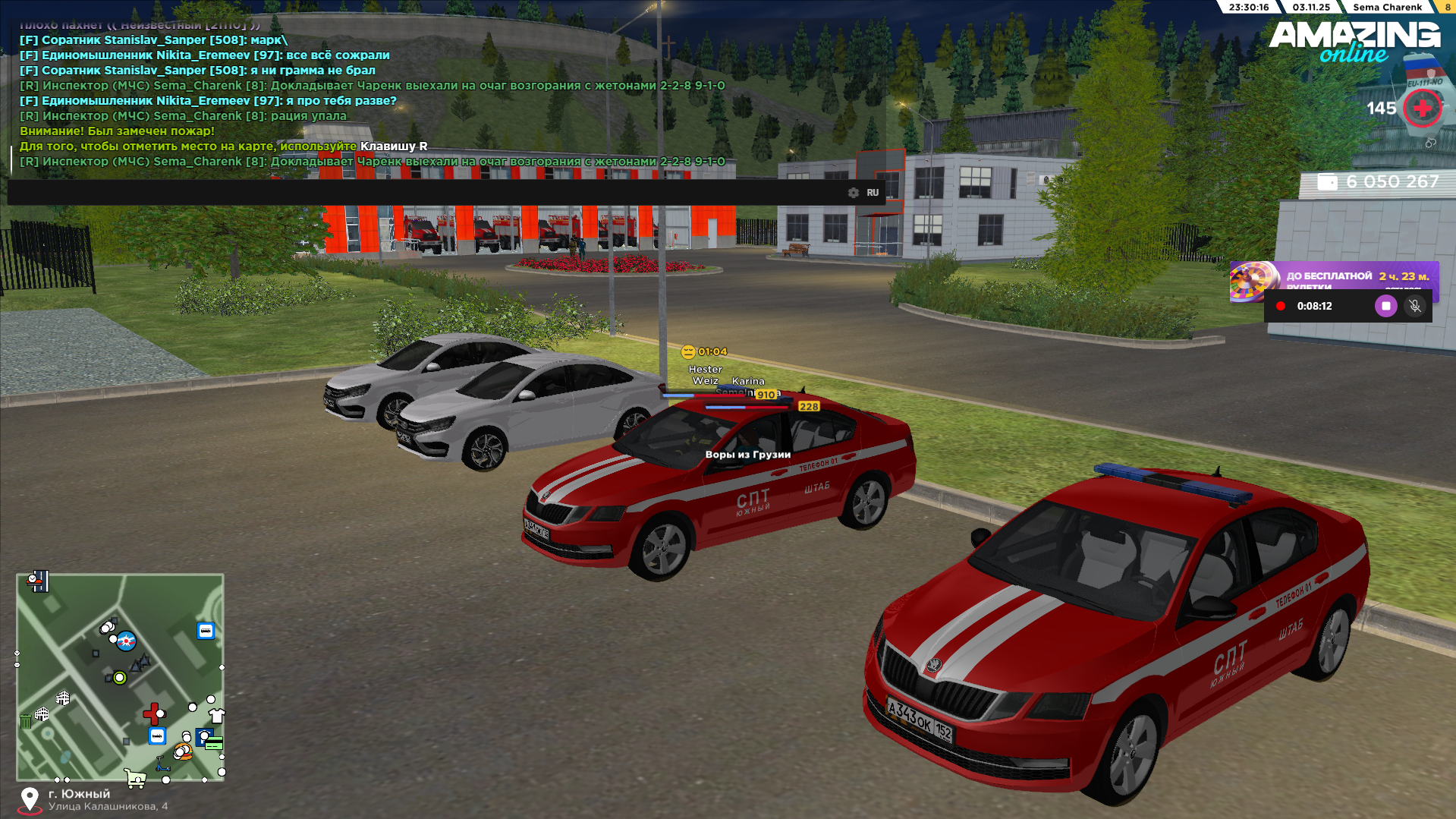The image size is (1456, 819).
Task: Stop the screen recording
Action: point(1385,306)
